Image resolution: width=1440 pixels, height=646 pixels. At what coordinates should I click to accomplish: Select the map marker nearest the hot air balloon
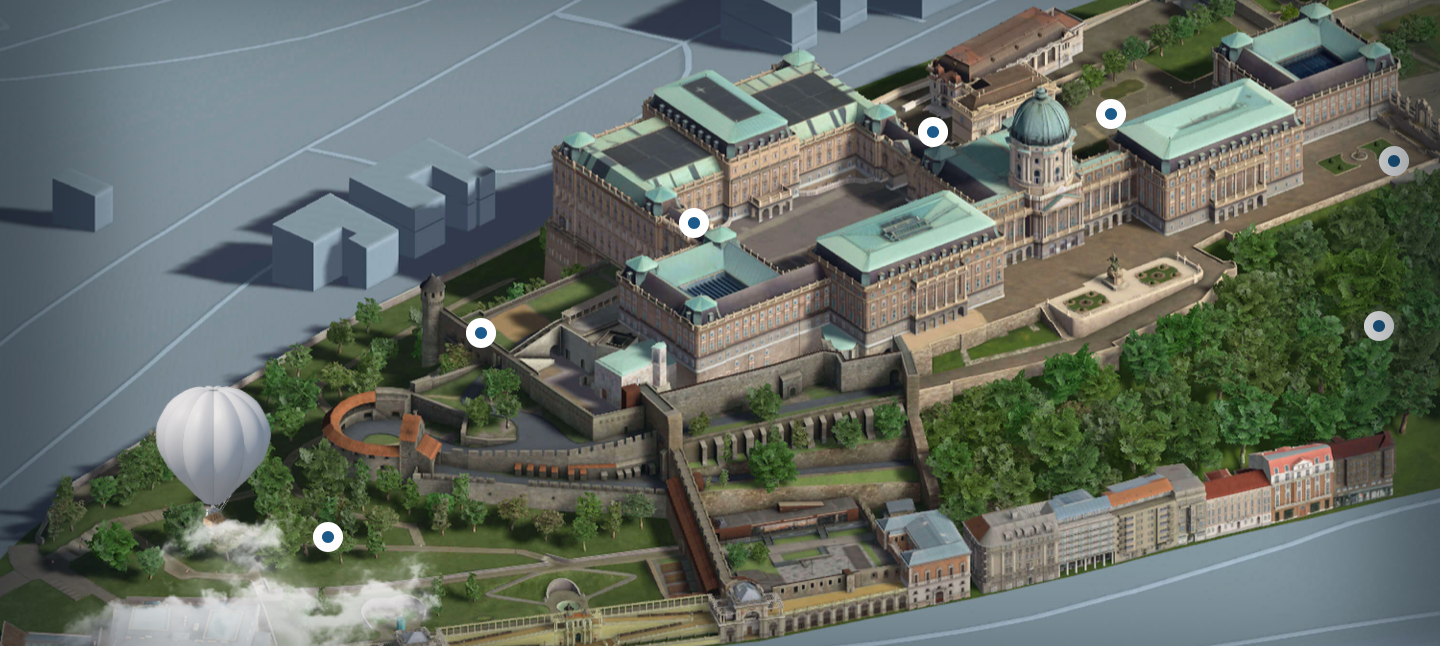[327, 537]
